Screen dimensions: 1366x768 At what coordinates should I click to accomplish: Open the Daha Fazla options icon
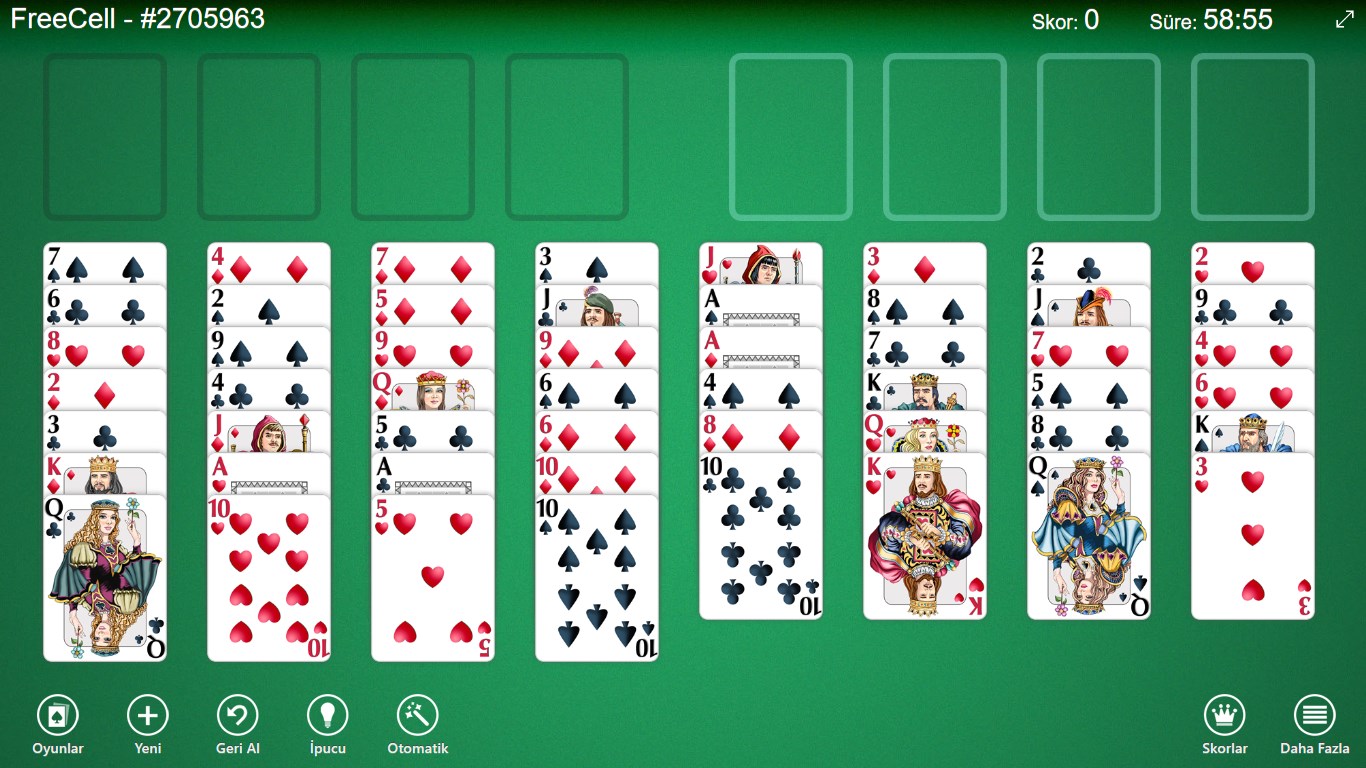click(x=1314, y=716)
